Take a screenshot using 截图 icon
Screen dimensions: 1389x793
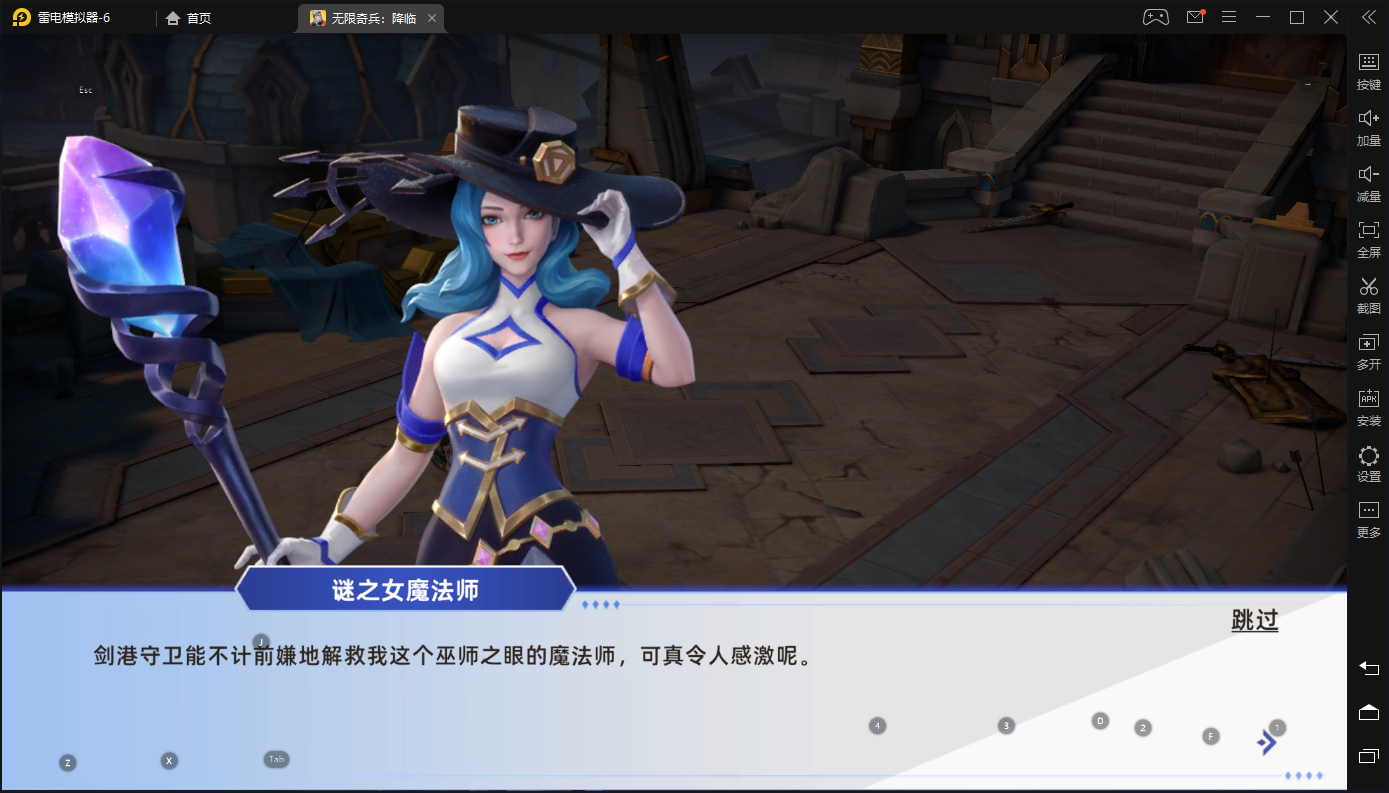[x=1368, y=295]
